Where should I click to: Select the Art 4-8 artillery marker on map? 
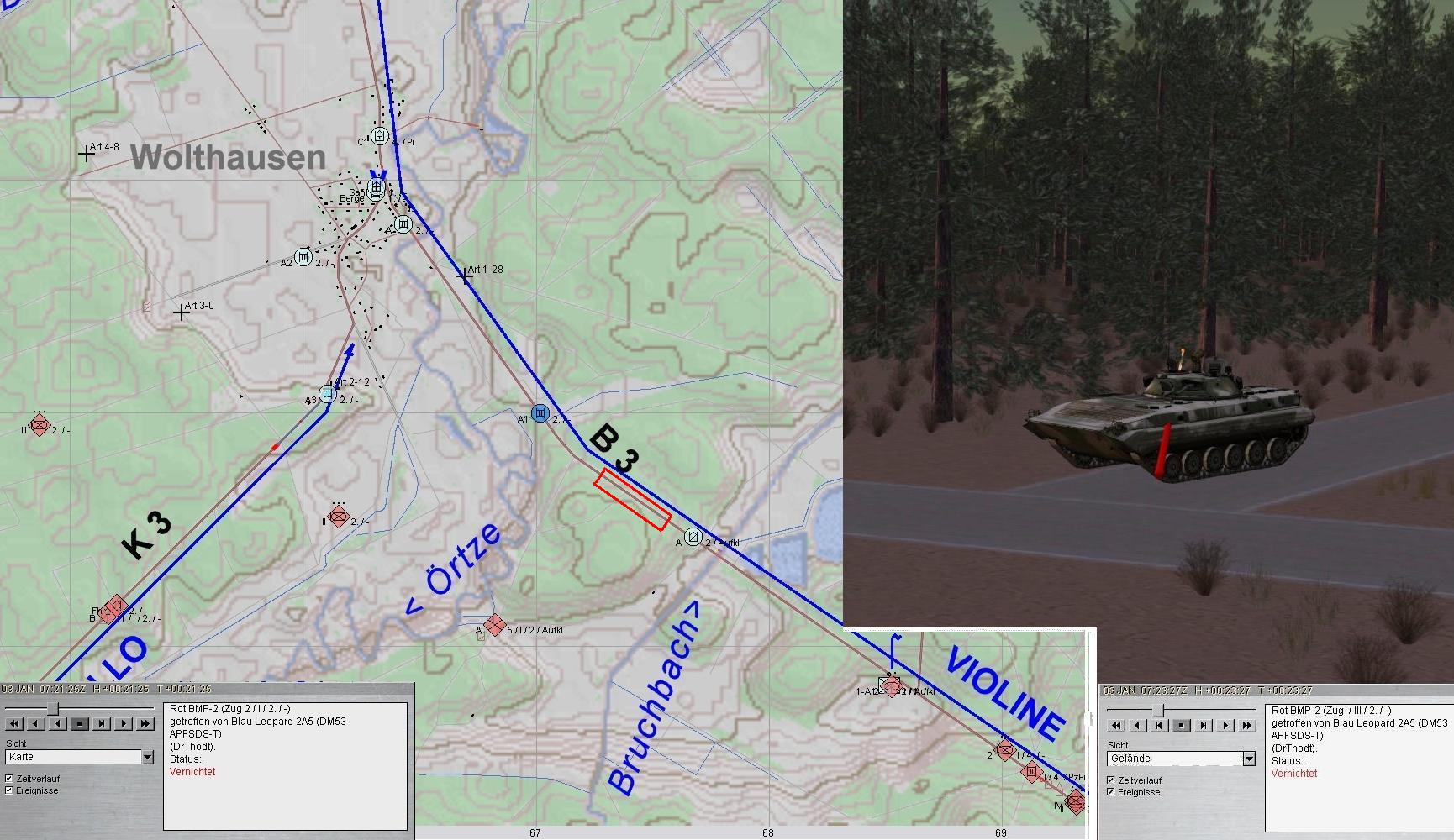point(86,154)
